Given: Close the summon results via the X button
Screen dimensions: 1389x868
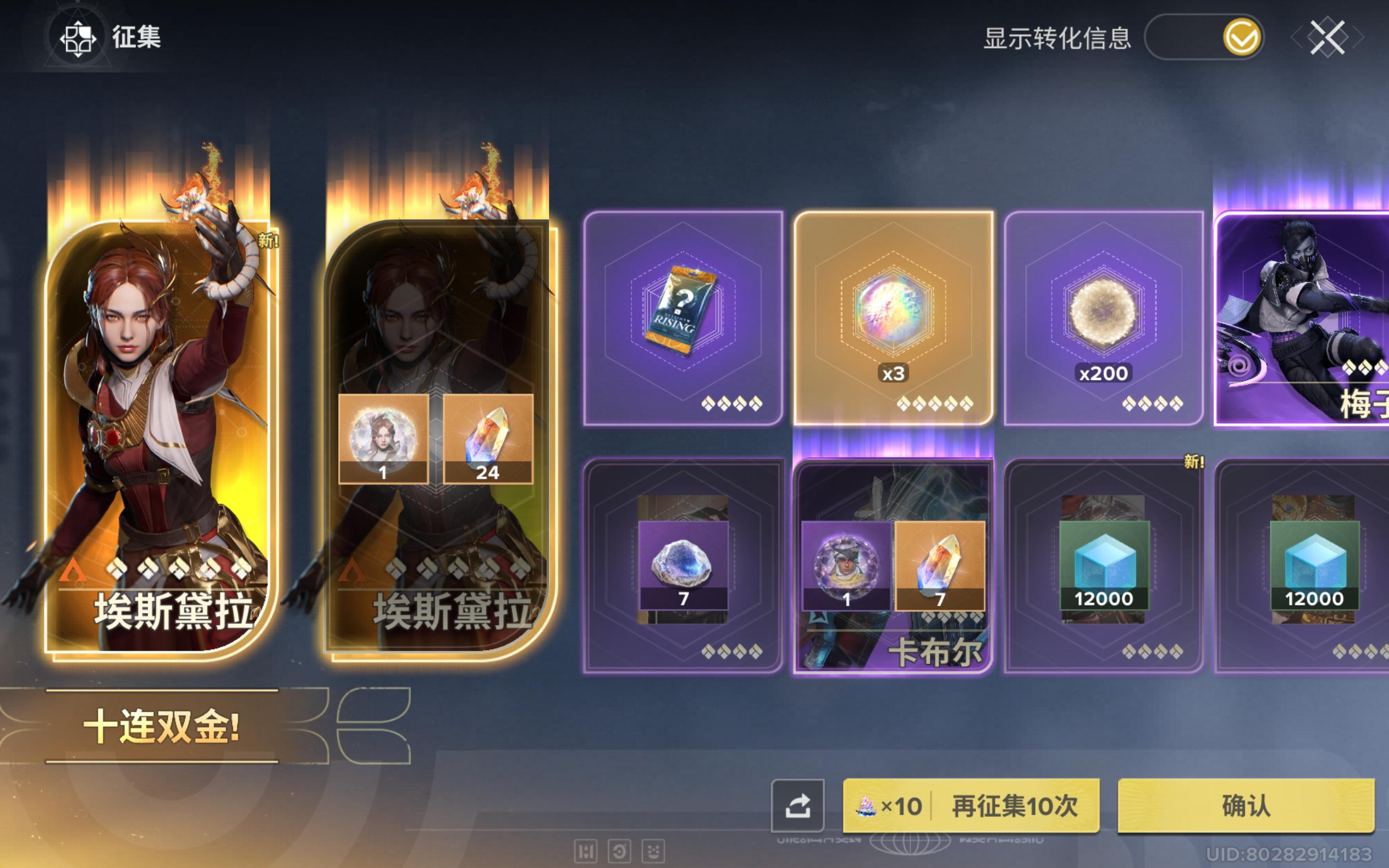Looking at the screenshot, I should tap(1327, 39).
